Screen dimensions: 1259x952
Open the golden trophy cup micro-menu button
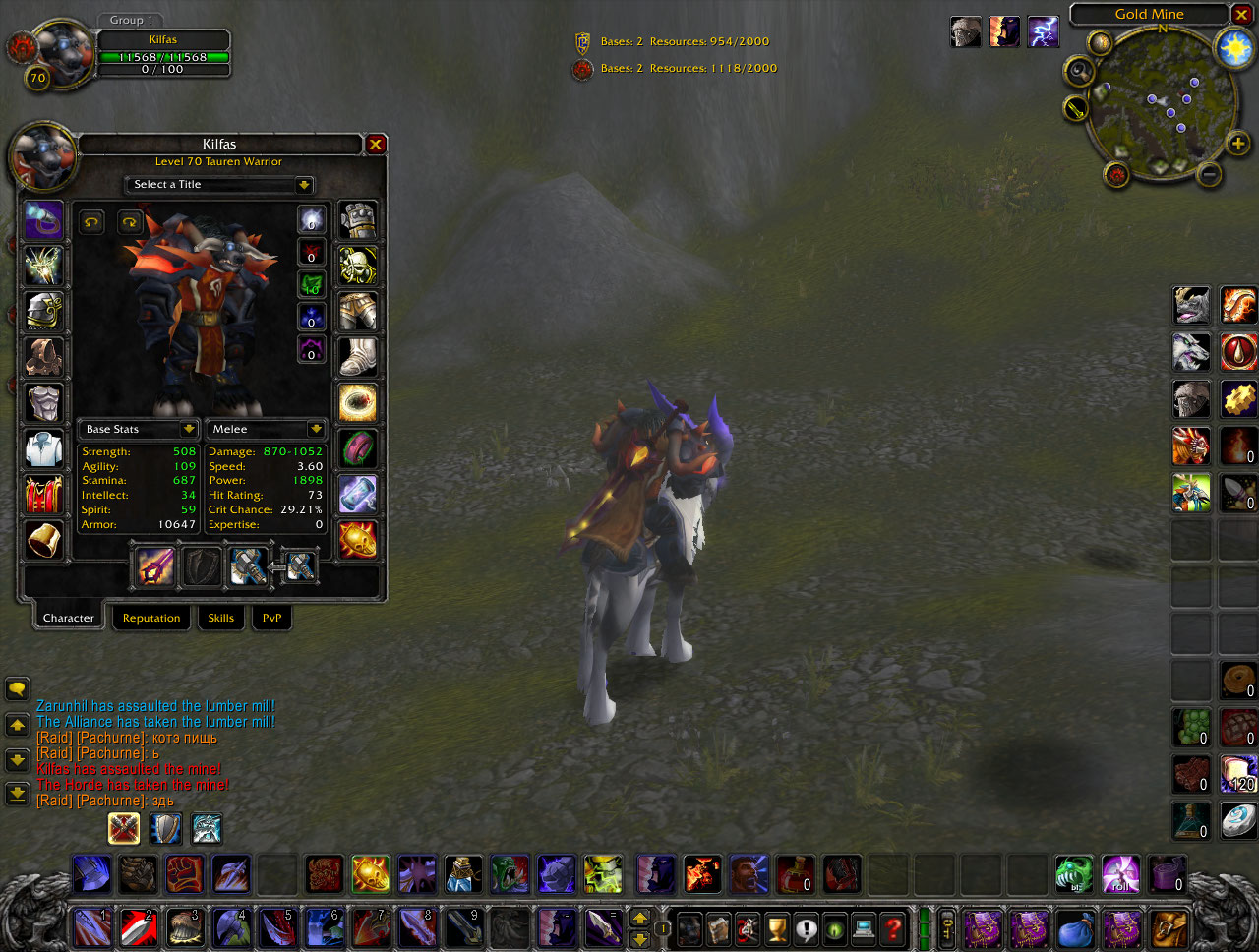(777, 927)
